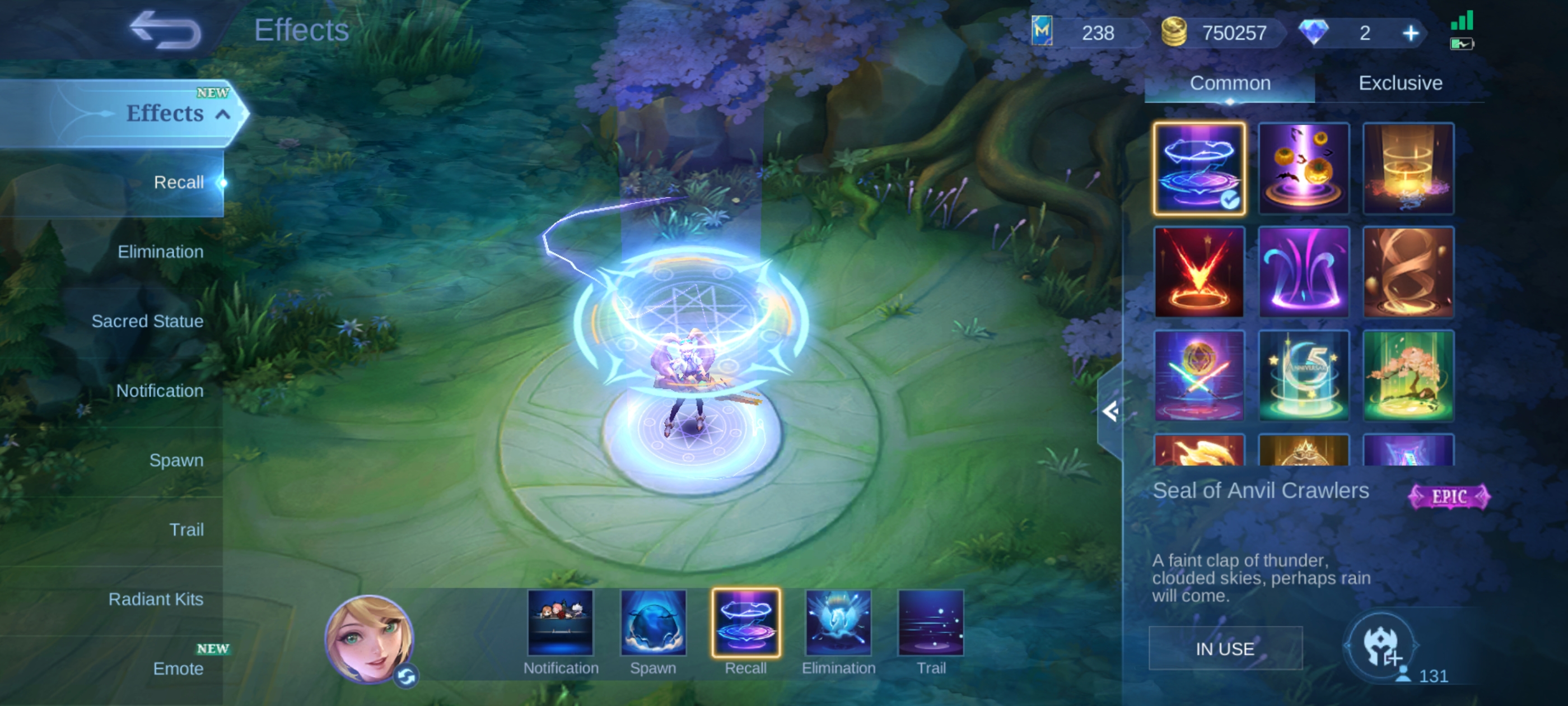Go back using the return arrow
Screen dimensions: 1568x706
point(165,30)
